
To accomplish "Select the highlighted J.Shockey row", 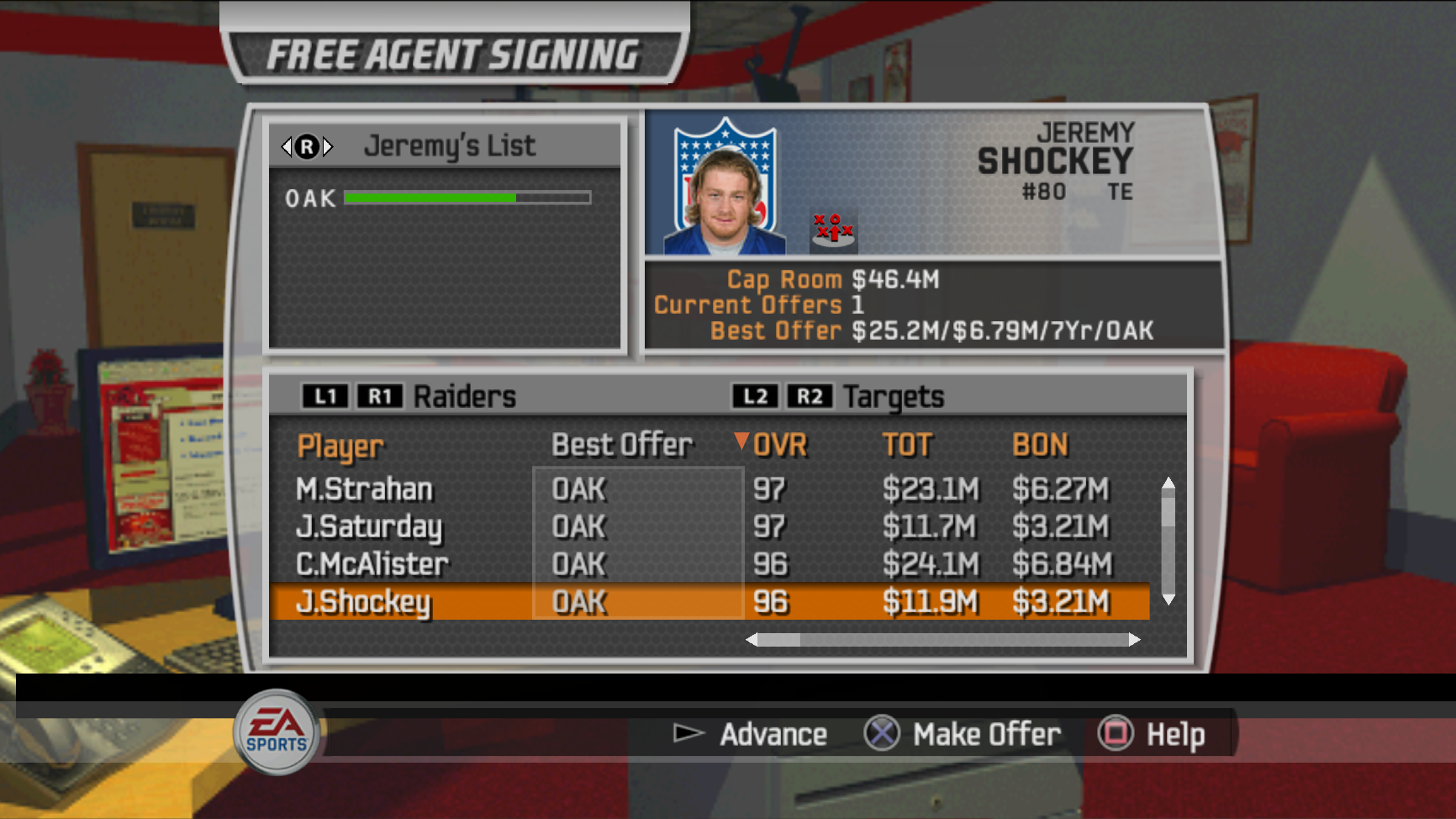I will (363, 602).
